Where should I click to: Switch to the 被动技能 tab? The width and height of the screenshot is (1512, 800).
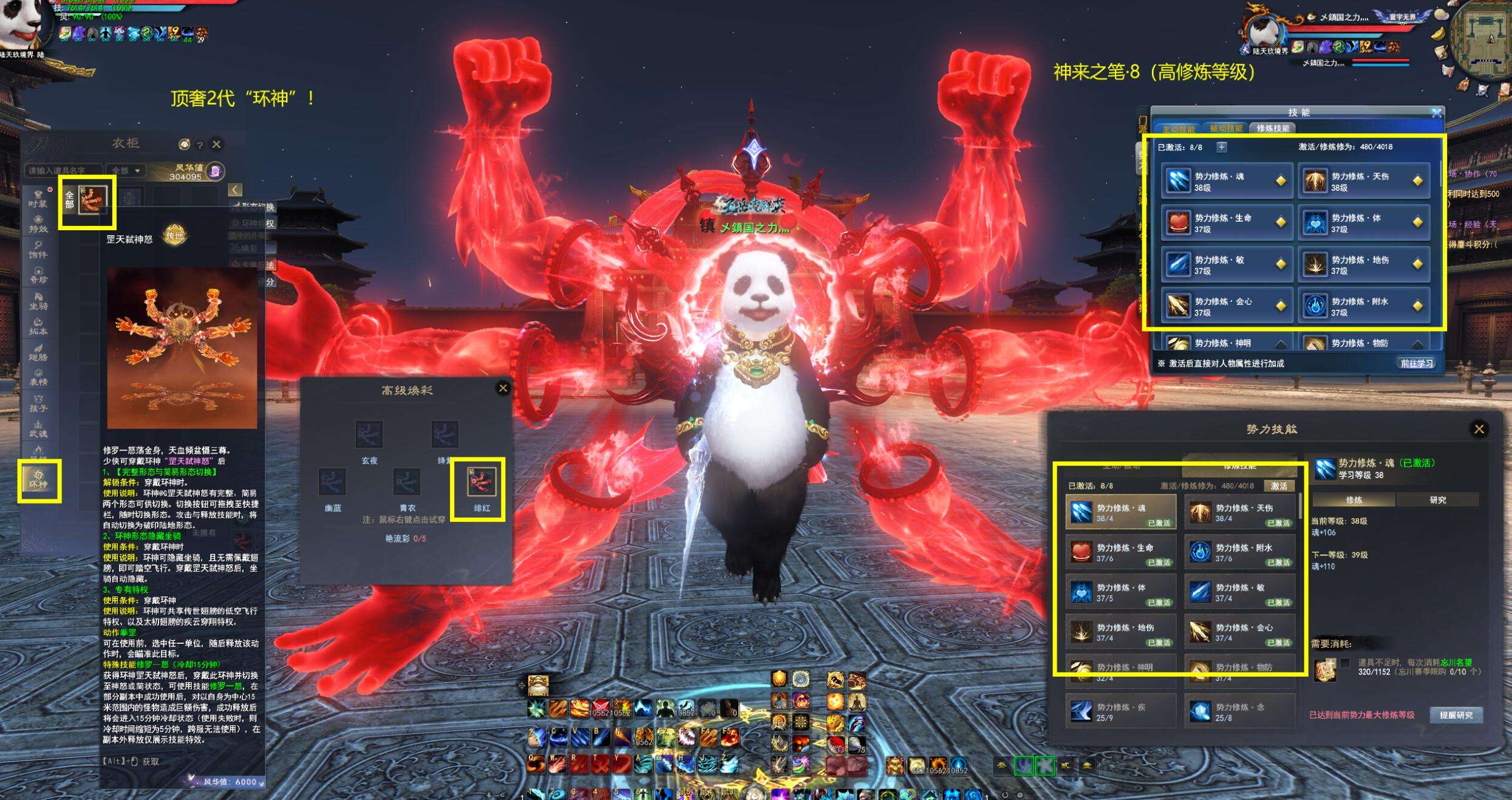(x=1226, y=128)
